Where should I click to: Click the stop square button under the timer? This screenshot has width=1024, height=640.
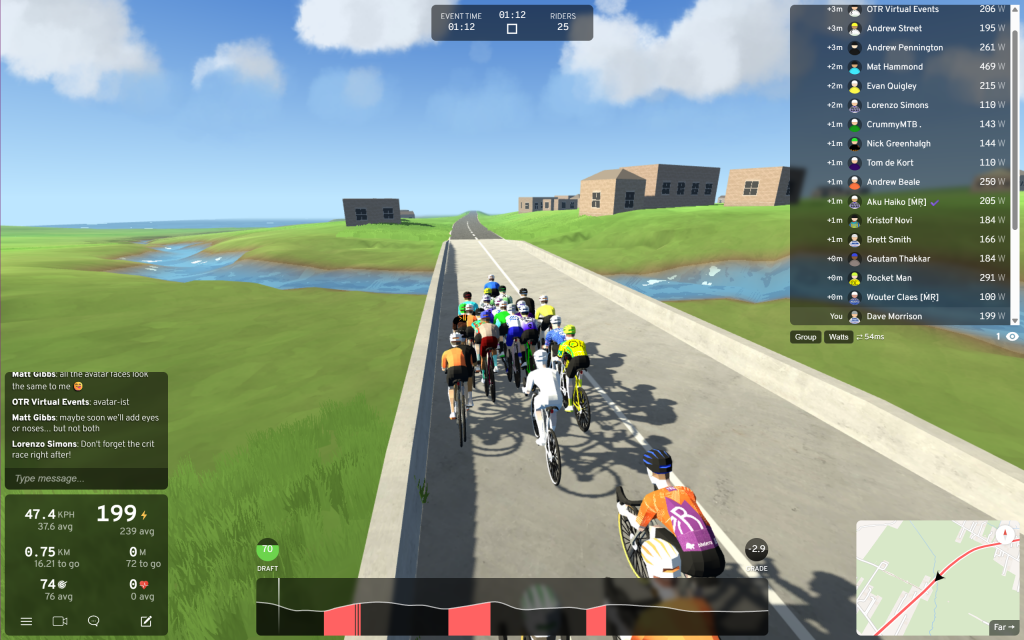(x=512, y=29)
